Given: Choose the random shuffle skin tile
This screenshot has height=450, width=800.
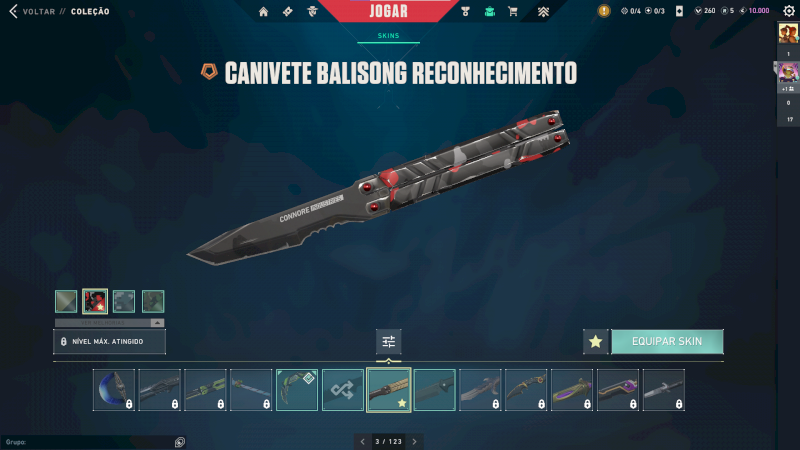Looking at the screenshot, I should pyautogui.click(x=343, y=390).
